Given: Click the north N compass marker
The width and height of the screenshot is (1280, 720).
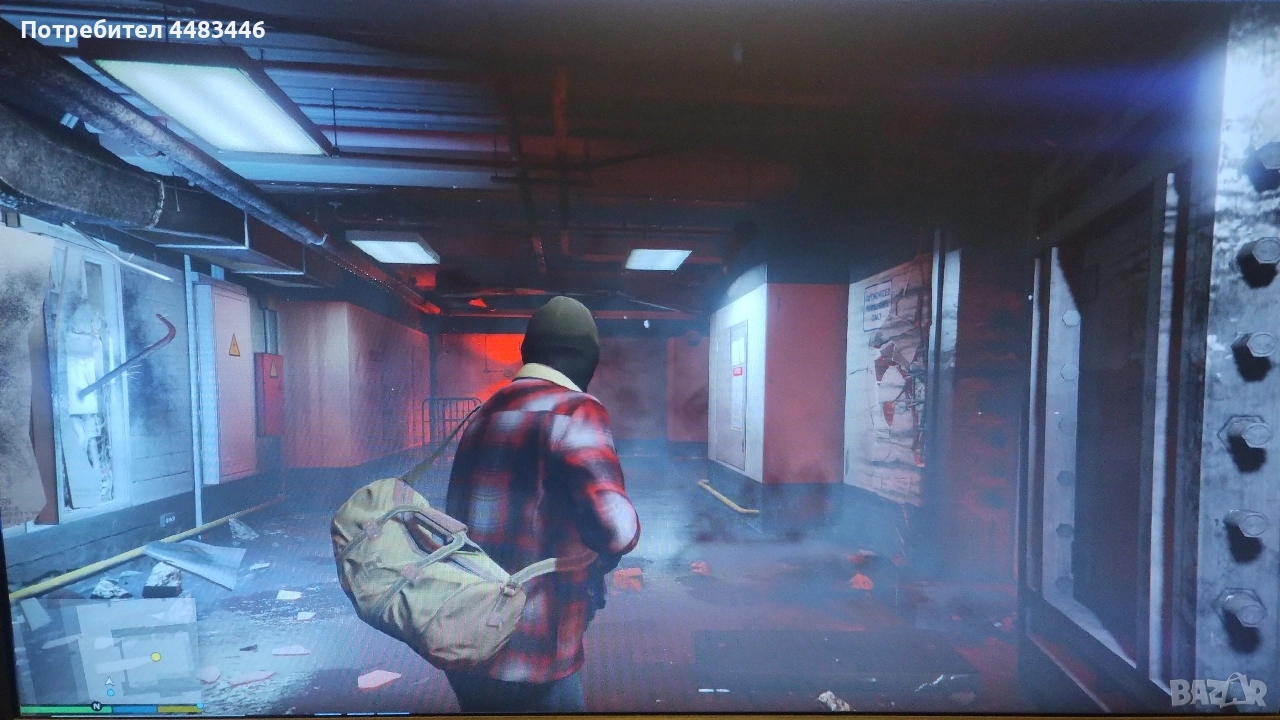Looking at the screenshot, I should [96, 707].
